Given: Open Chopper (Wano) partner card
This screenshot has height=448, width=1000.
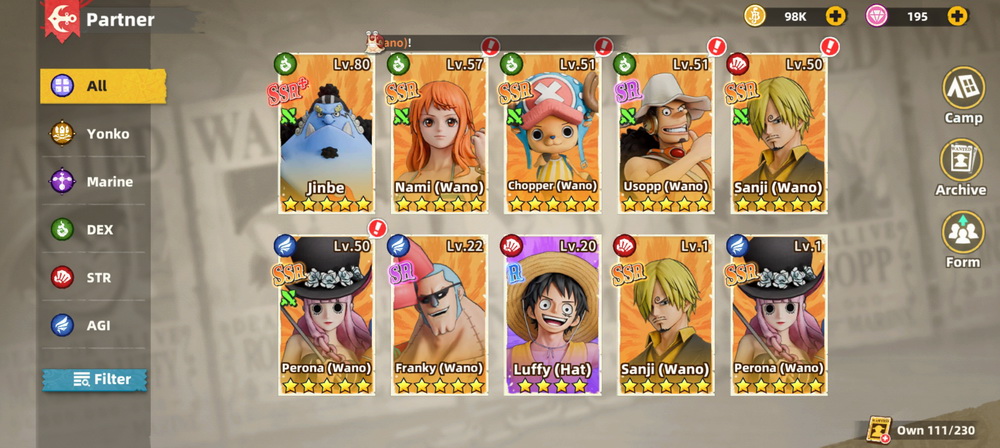Looking at the screenshot, I should 552,133.
